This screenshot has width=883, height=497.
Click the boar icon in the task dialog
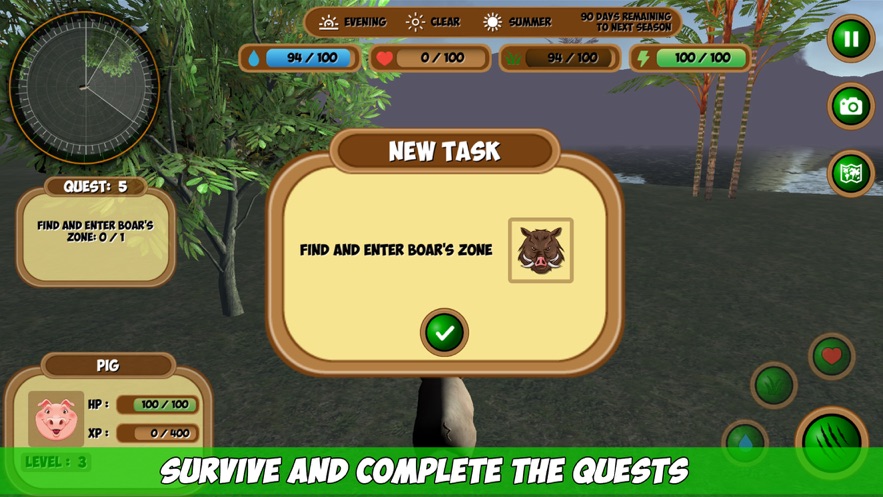point(540,250)
